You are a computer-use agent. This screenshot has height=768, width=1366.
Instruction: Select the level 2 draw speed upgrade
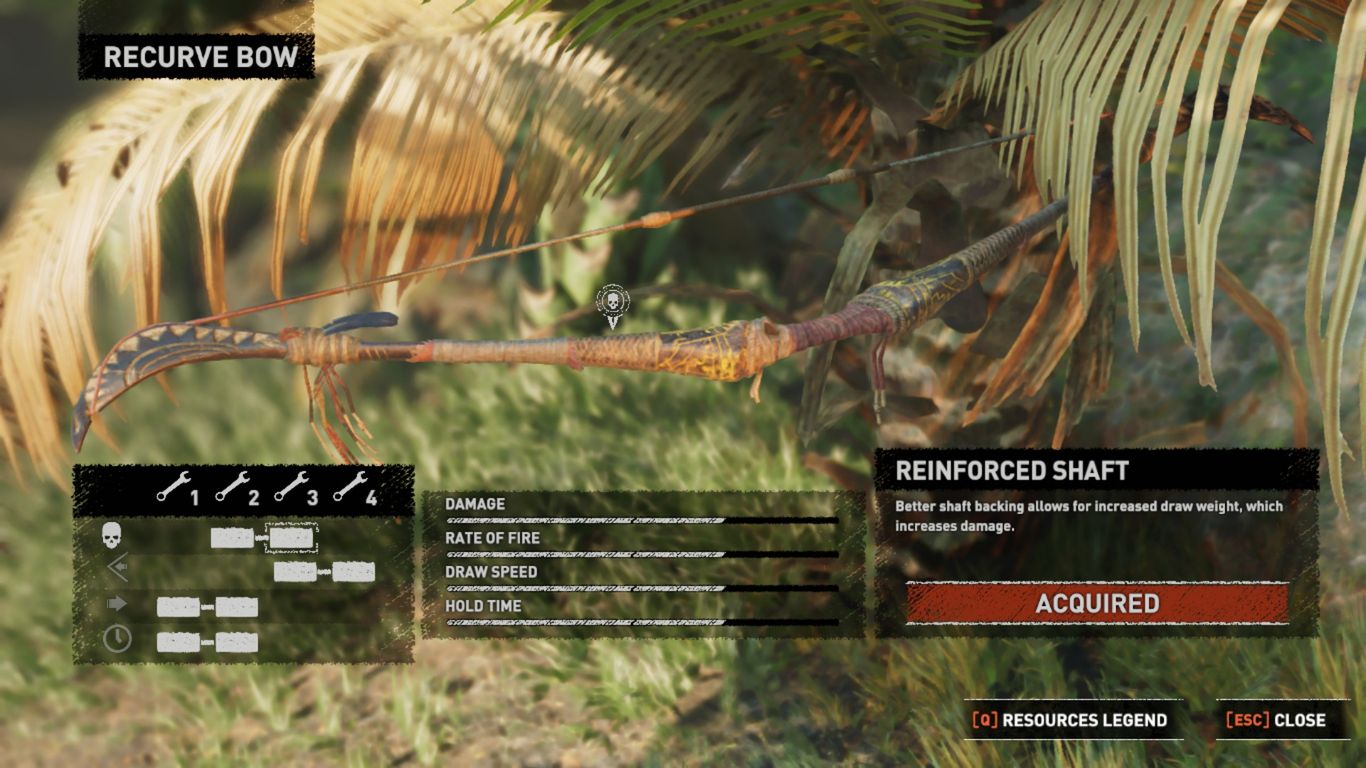(x=237, y=607)
